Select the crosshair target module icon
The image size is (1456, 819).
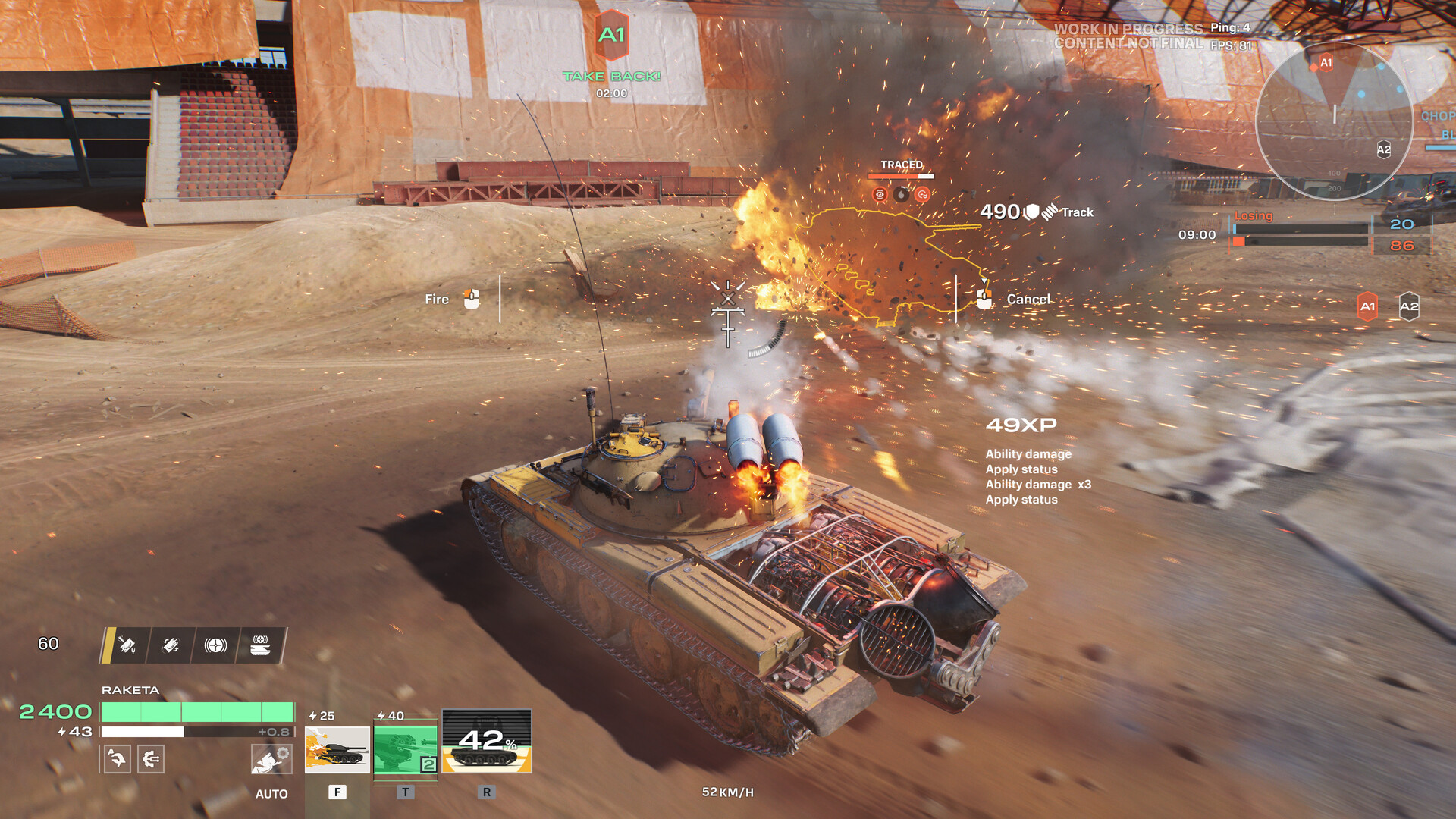[x=216, y=645]
